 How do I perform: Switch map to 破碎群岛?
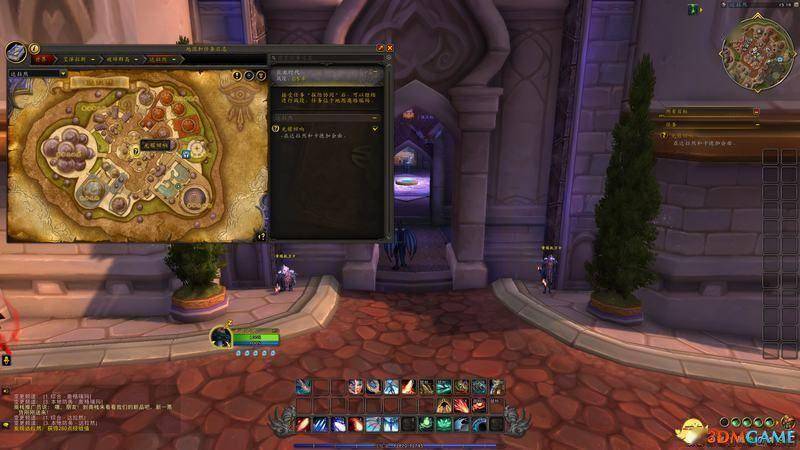122,59
